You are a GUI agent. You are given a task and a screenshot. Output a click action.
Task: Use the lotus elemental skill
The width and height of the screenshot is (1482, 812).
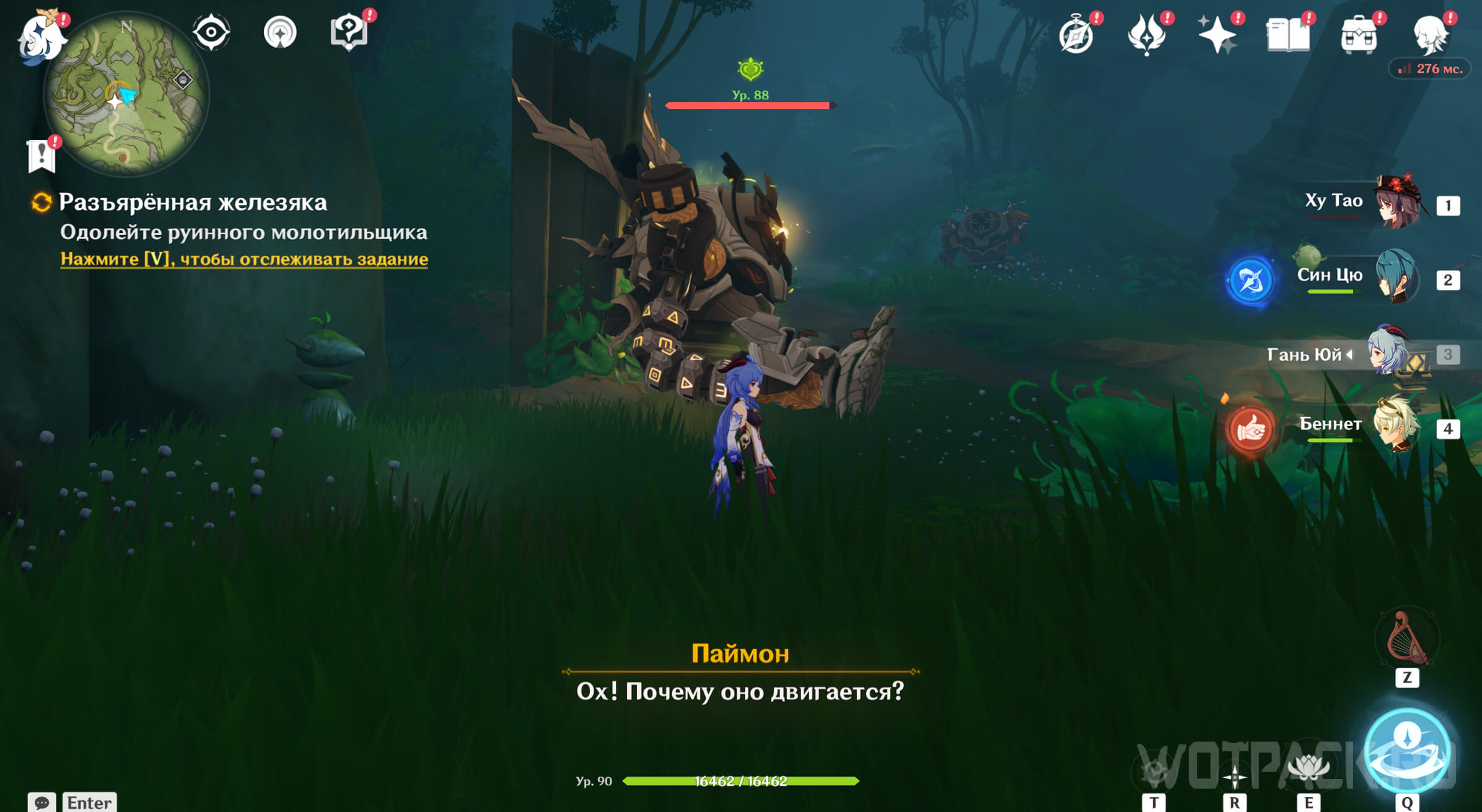[x=1308, y=768]
